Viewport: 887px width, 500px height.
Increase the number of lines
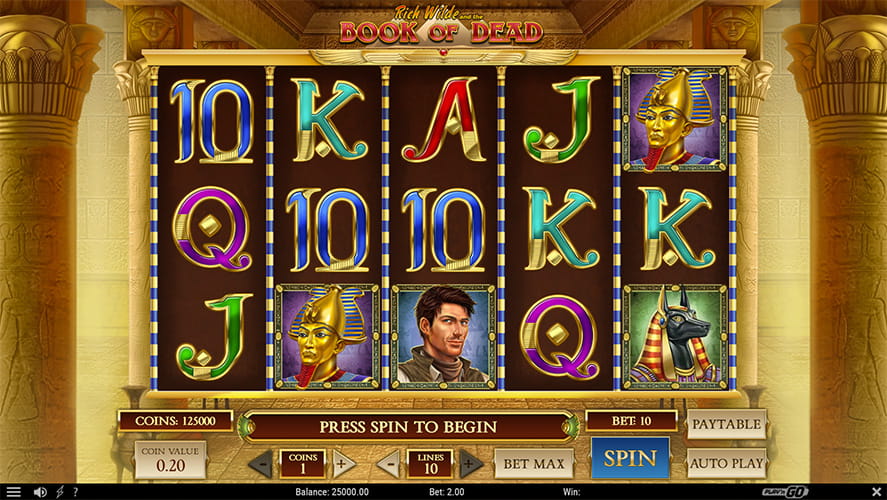pyautogui.click(x=471, y=464)
